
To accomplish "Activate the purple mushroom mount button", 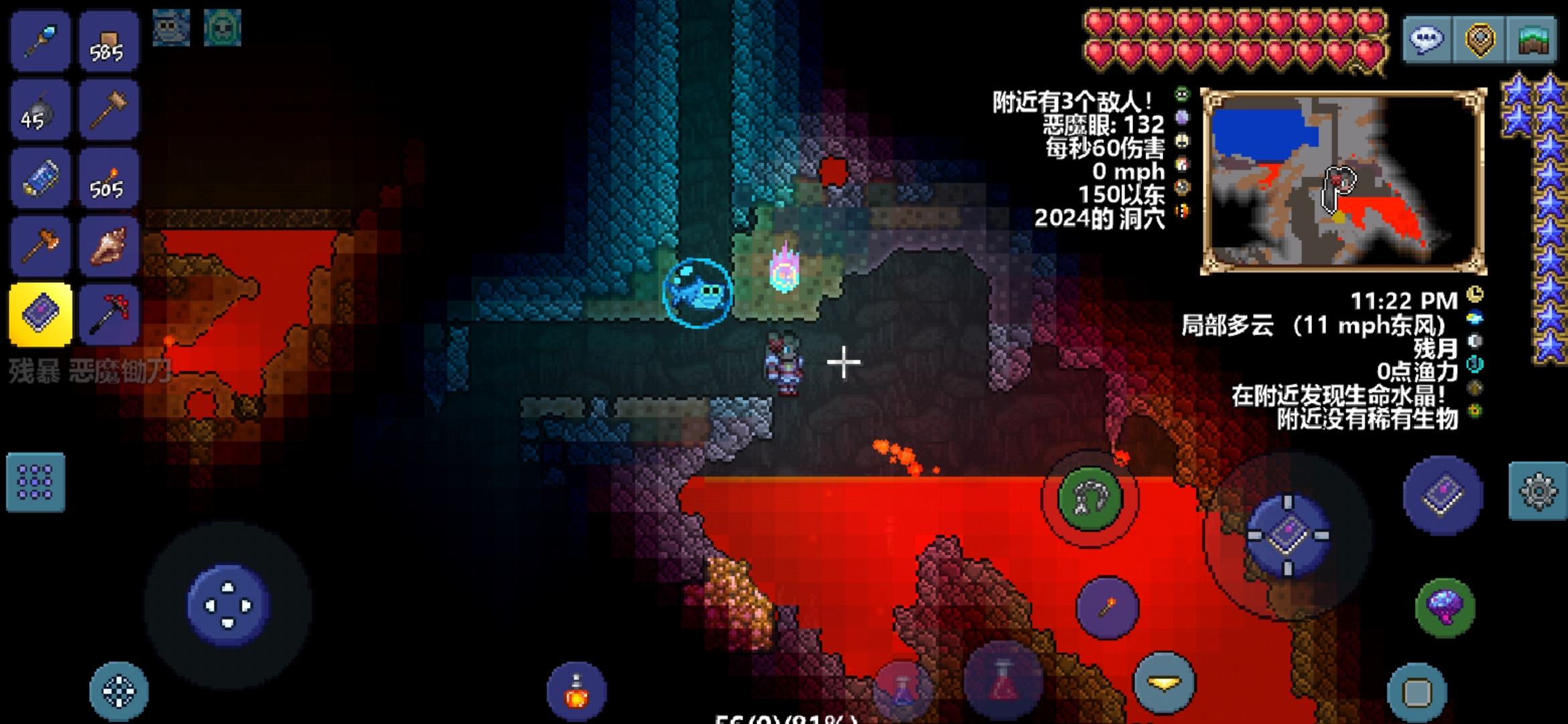I will coord(1445,607).
